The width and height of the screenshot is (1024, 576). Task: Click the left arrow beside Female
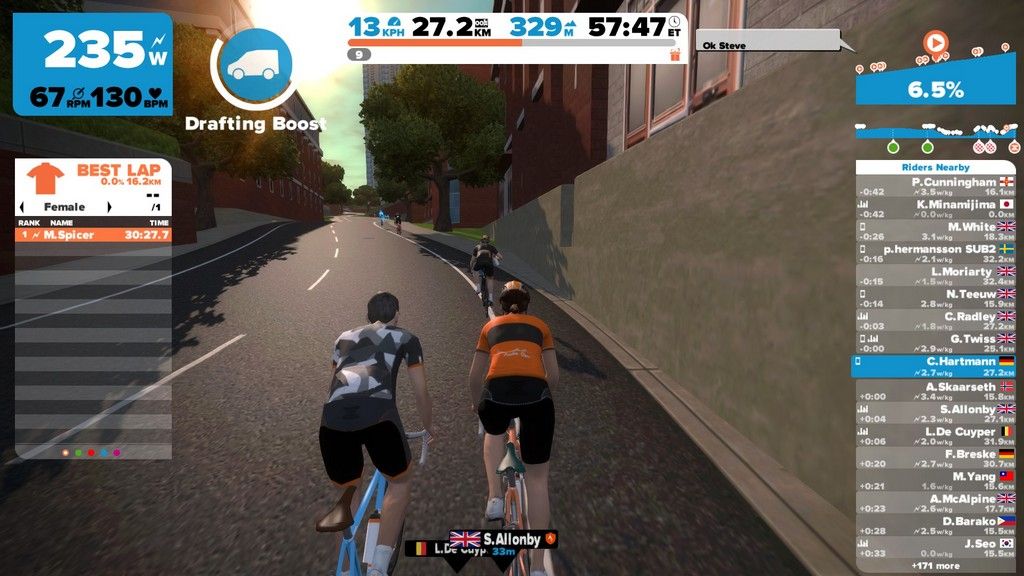[24, 207]
